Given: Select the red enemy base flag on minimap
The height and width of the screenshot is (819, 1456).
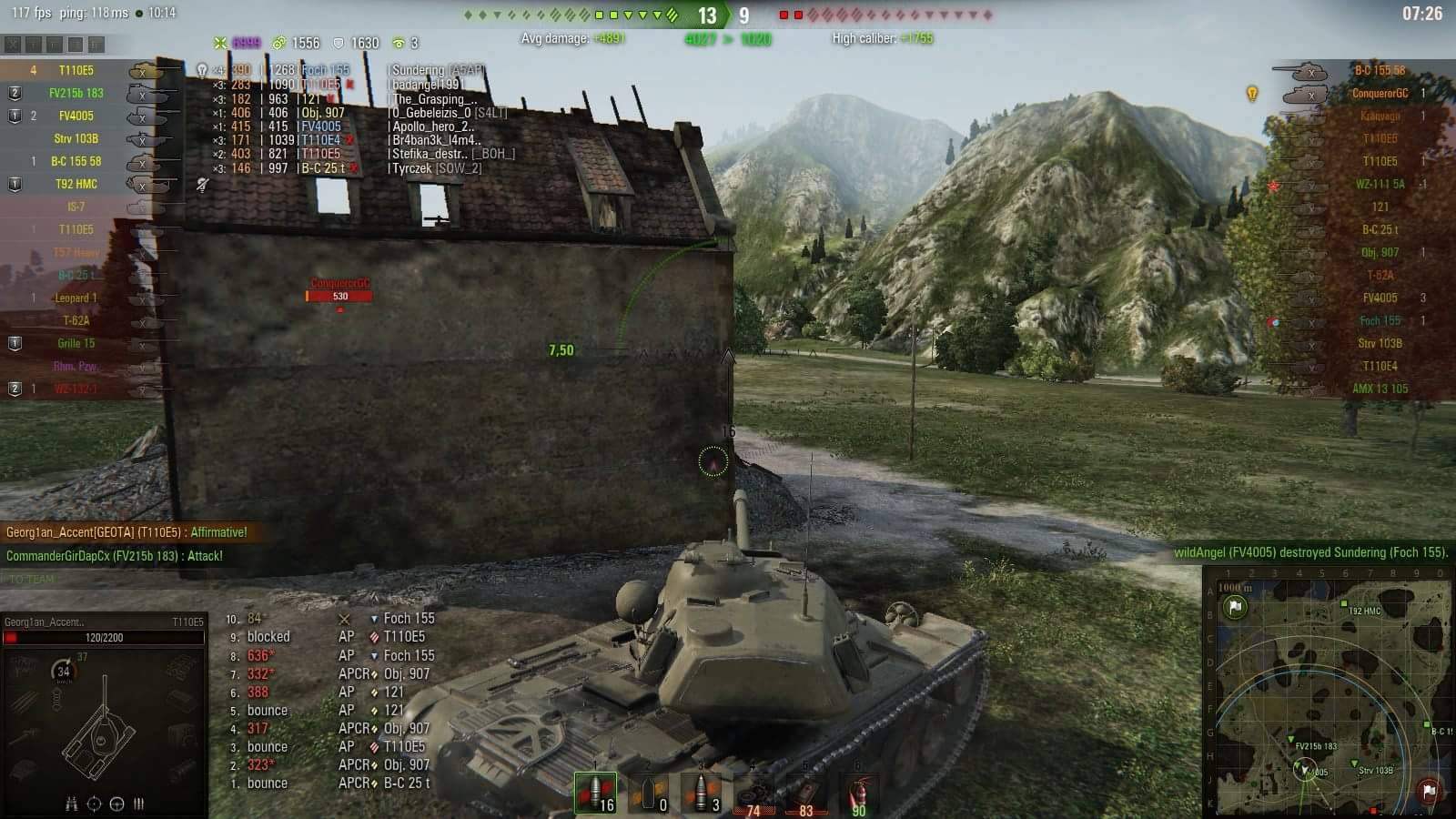Looking at the screenshot, I should point(1429,791).
